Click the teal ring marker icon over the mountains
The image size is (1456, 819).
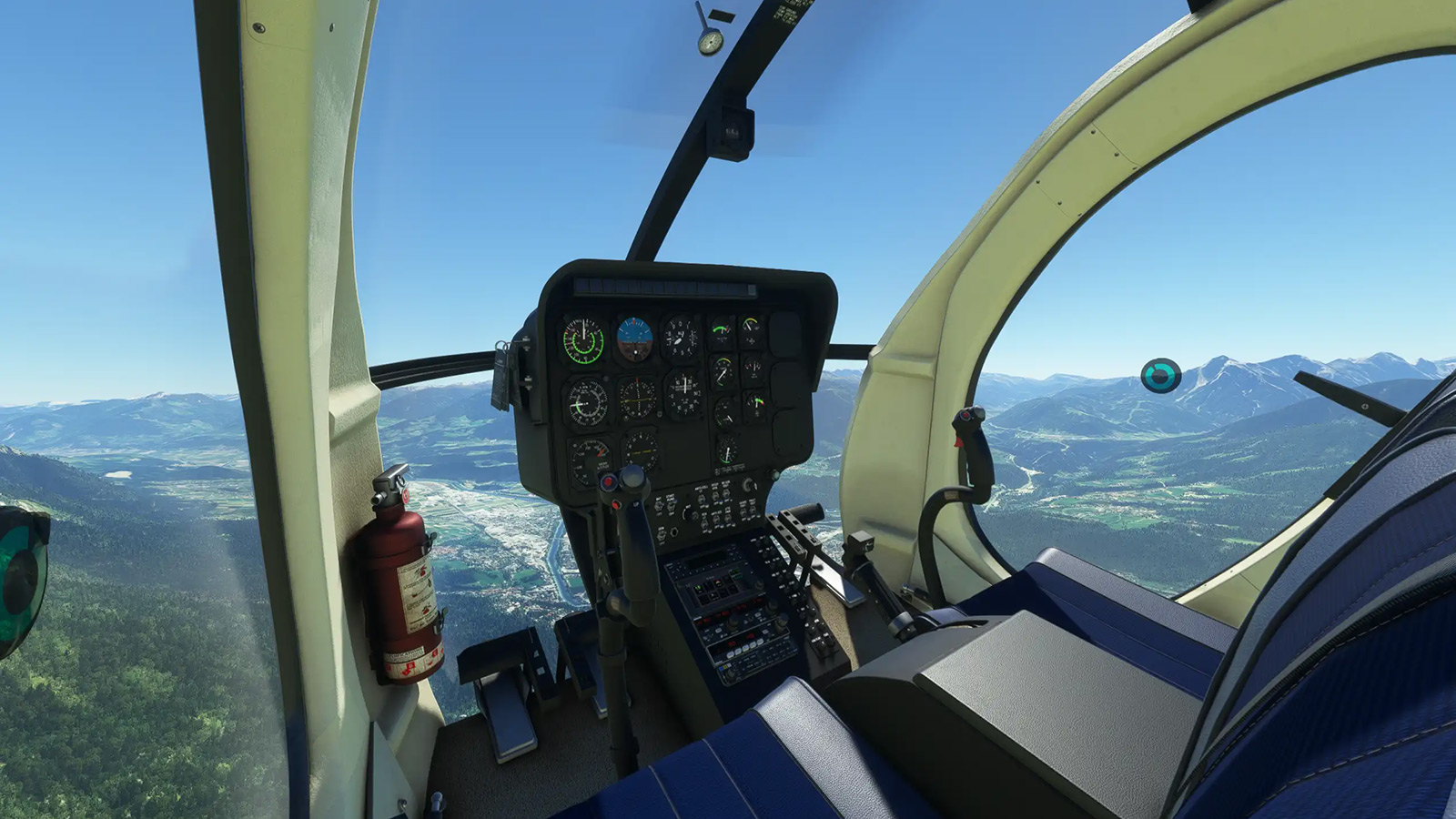tap(1160, 375)
